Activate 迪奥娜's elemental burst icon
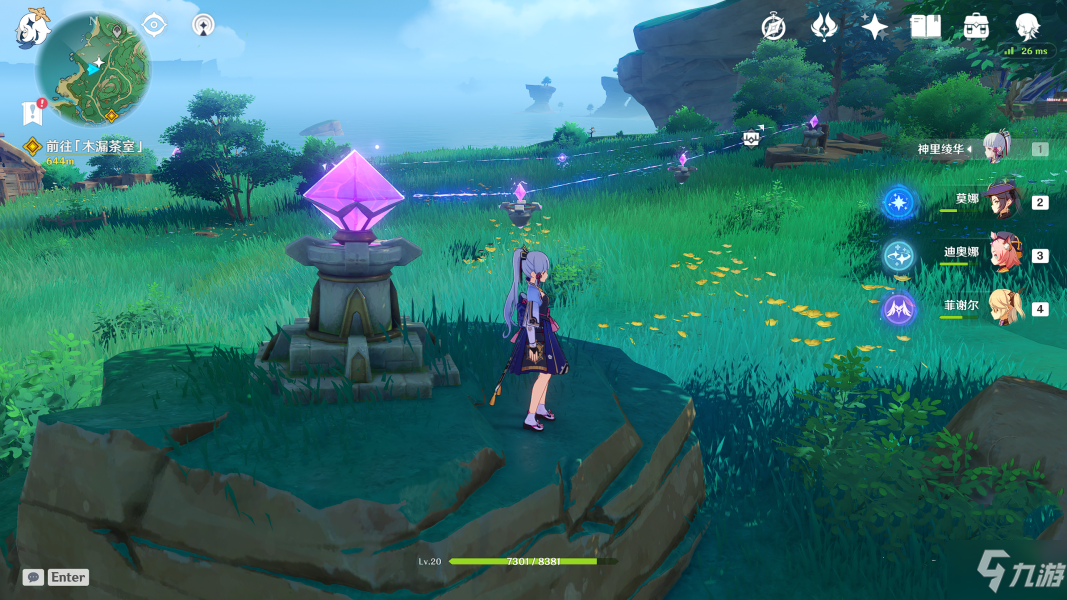The width and height of the screenshot is (1067, 600). tap(897, 256)
